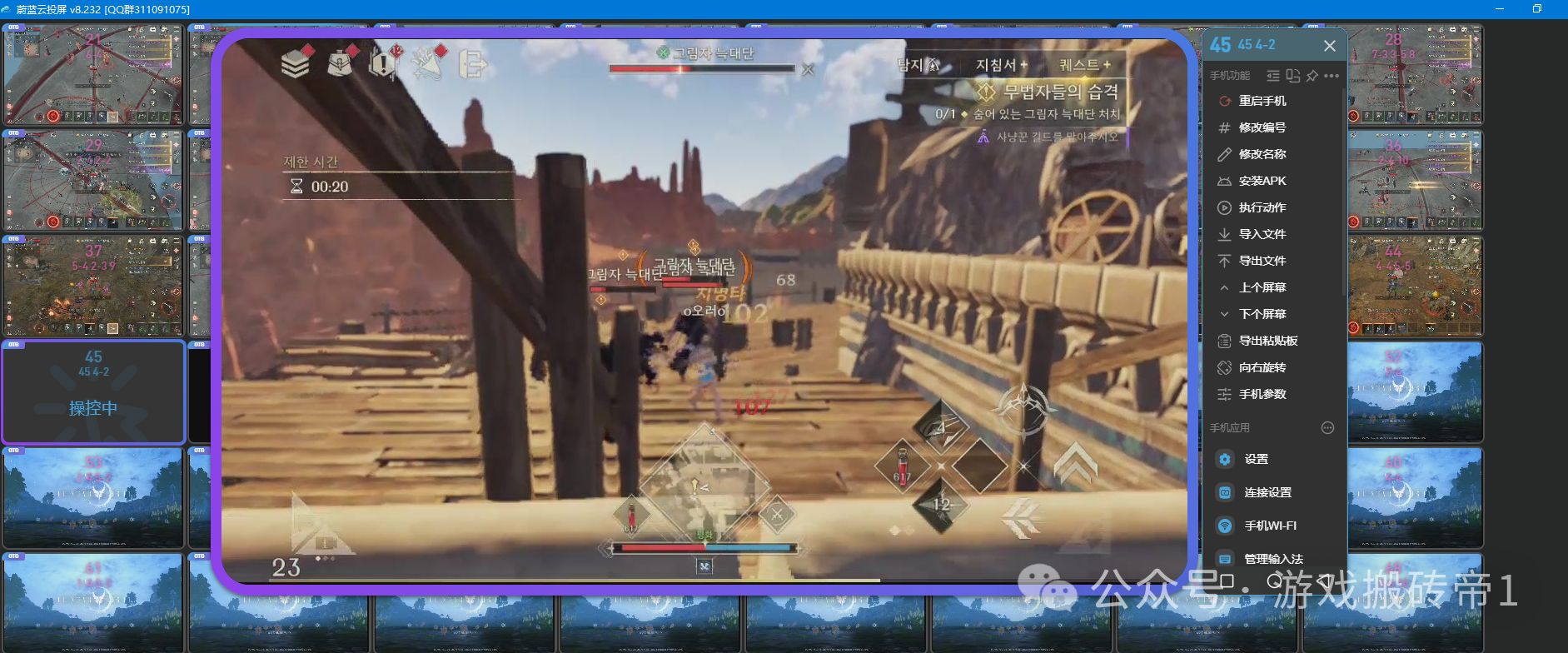Activate the skill with cooldown 12
The height and width of the screenshot is (653, 1568).
click(x=942, y=504)
